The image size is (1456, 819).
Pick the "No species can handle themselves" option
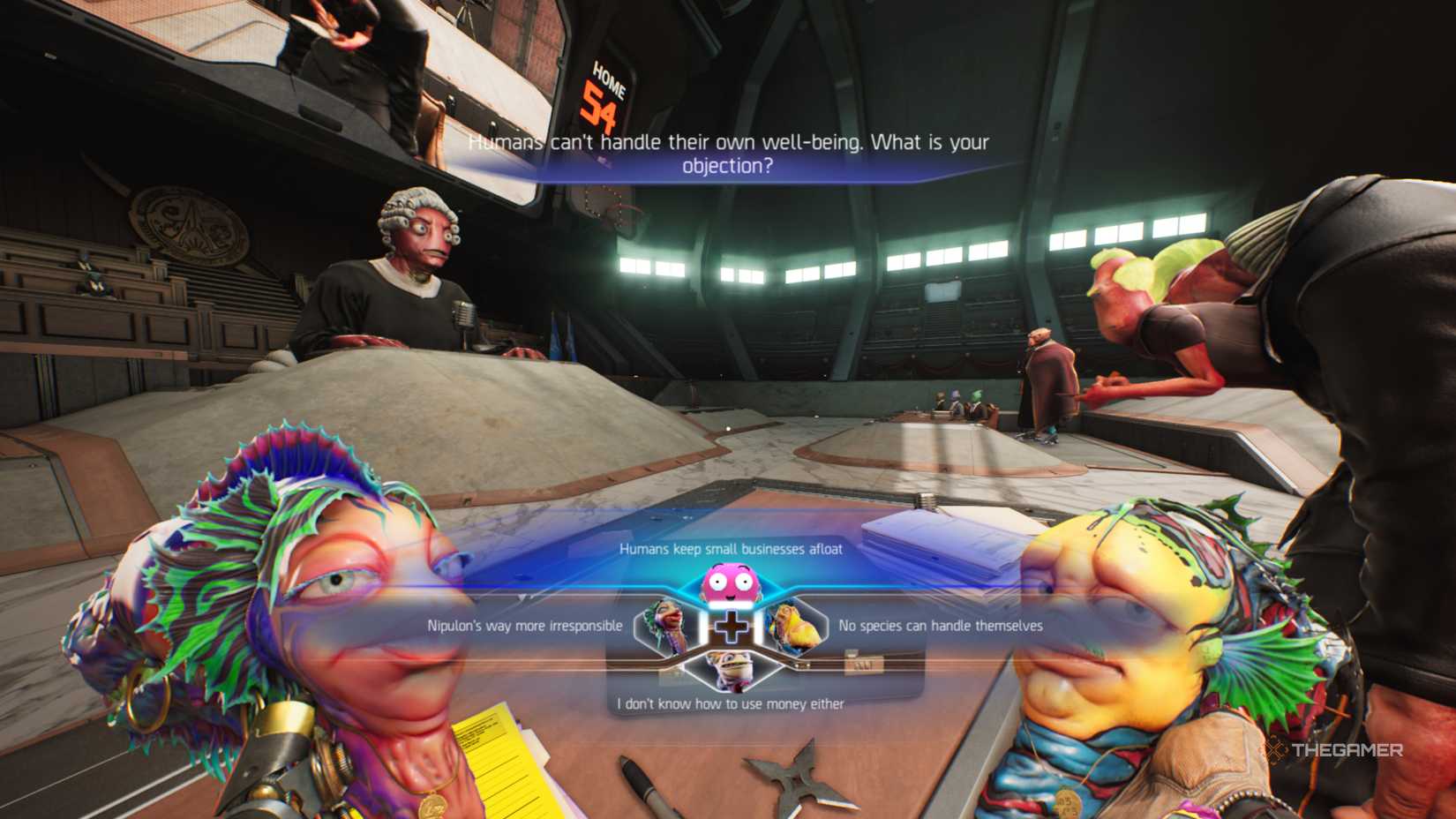pos(939,626)
